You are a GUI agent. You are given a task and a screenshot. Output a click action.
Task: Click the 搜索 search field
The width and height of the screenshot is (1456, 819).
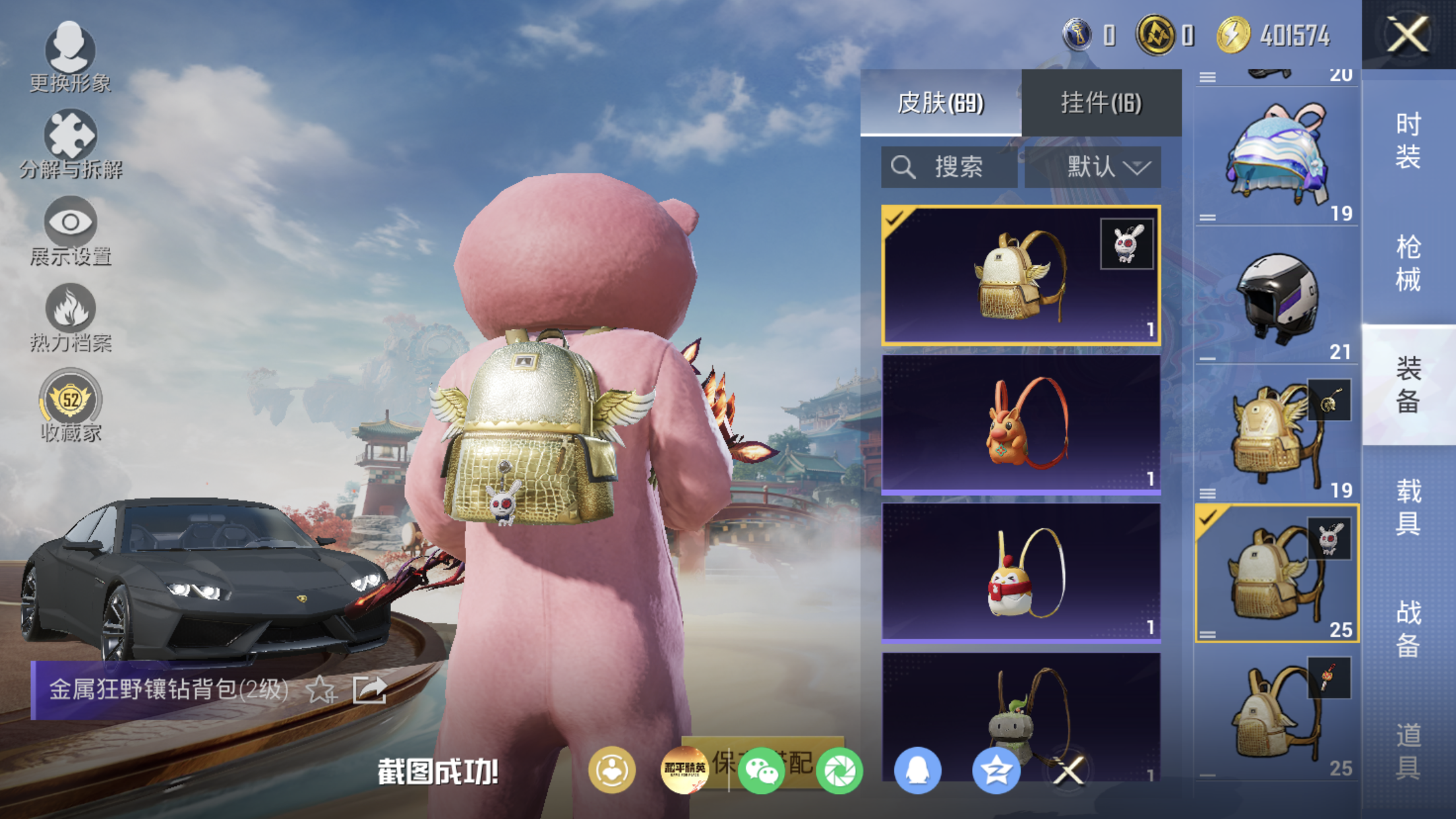949,167
